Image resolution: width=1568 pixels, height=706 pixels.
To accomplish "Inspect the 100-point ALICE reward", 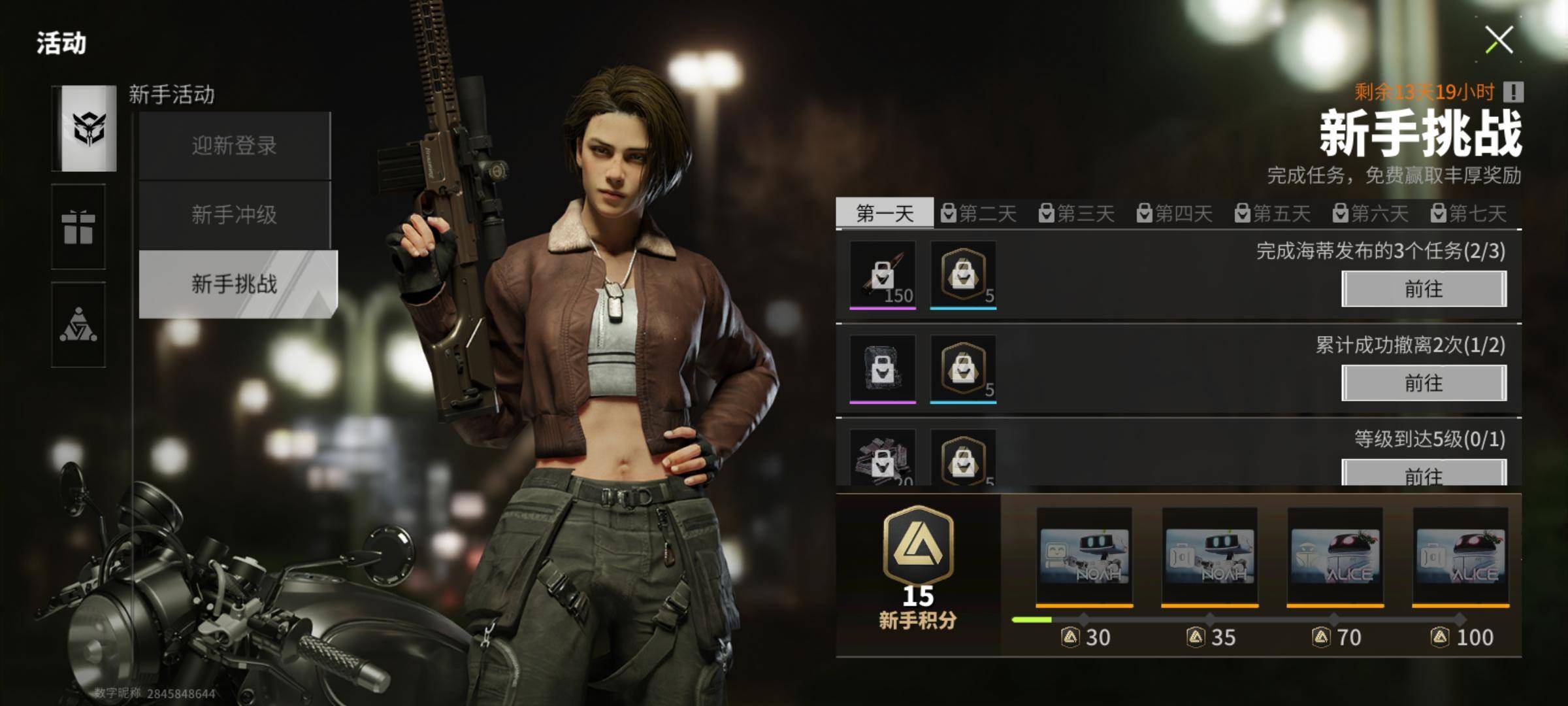I will (x=1461, y=557).
